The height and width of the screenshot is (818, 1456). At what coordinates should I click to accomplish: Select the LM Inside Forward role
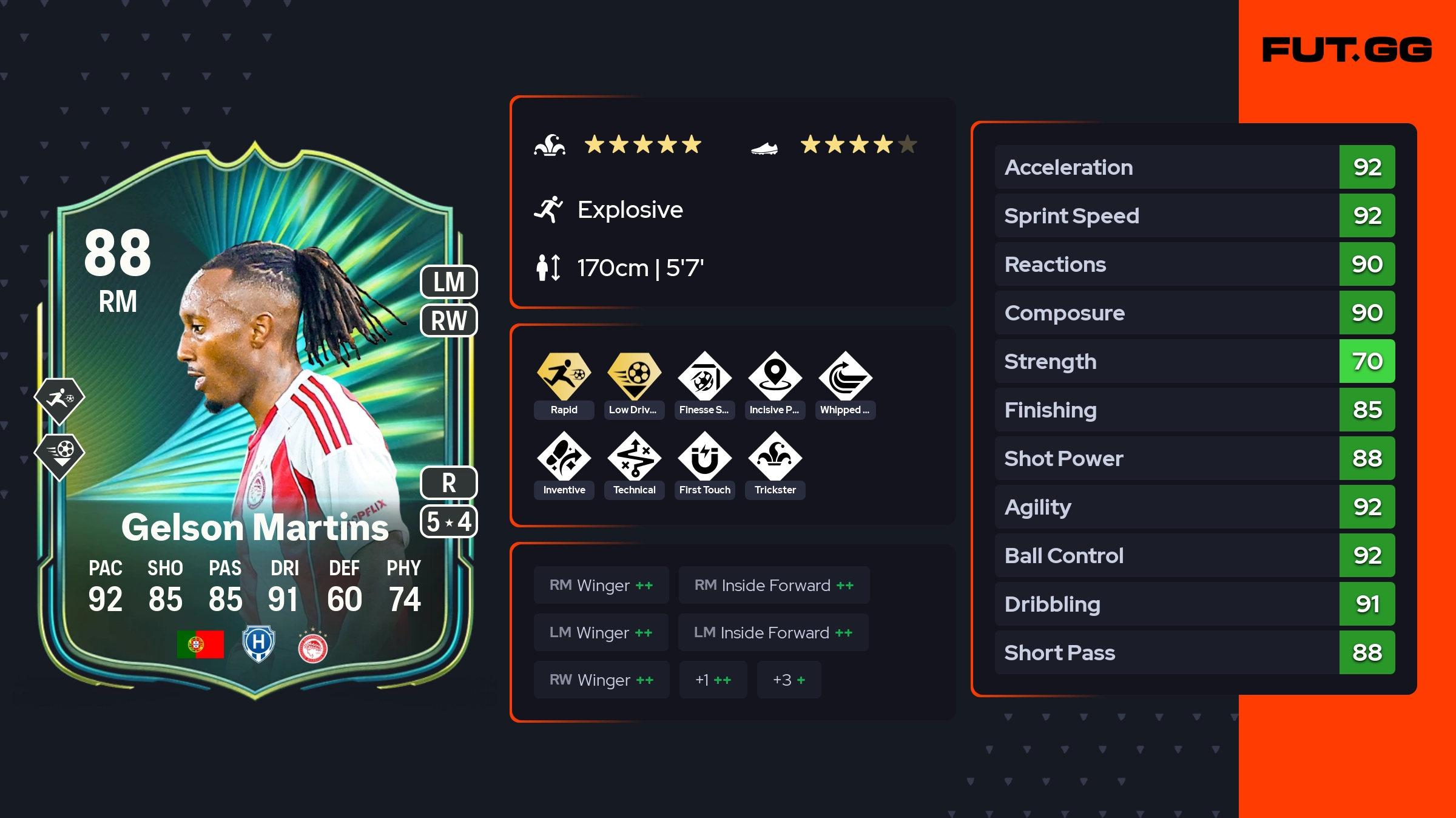pyautogui.click(x=773, y=632)
